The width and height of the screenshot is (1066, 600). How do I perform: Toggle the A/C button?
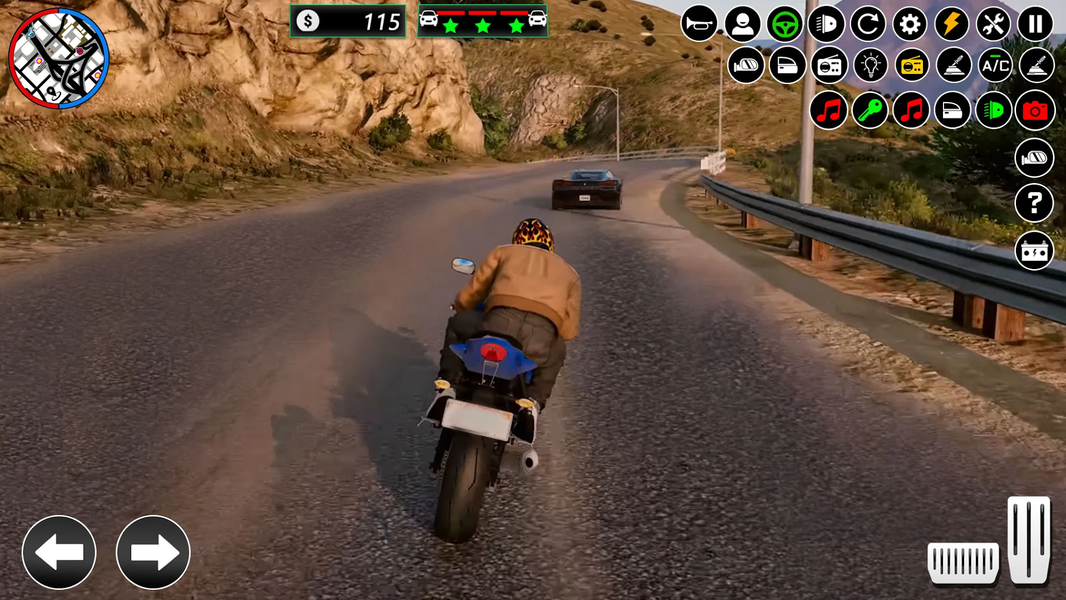pyautogui.click(x=994, y=66)
